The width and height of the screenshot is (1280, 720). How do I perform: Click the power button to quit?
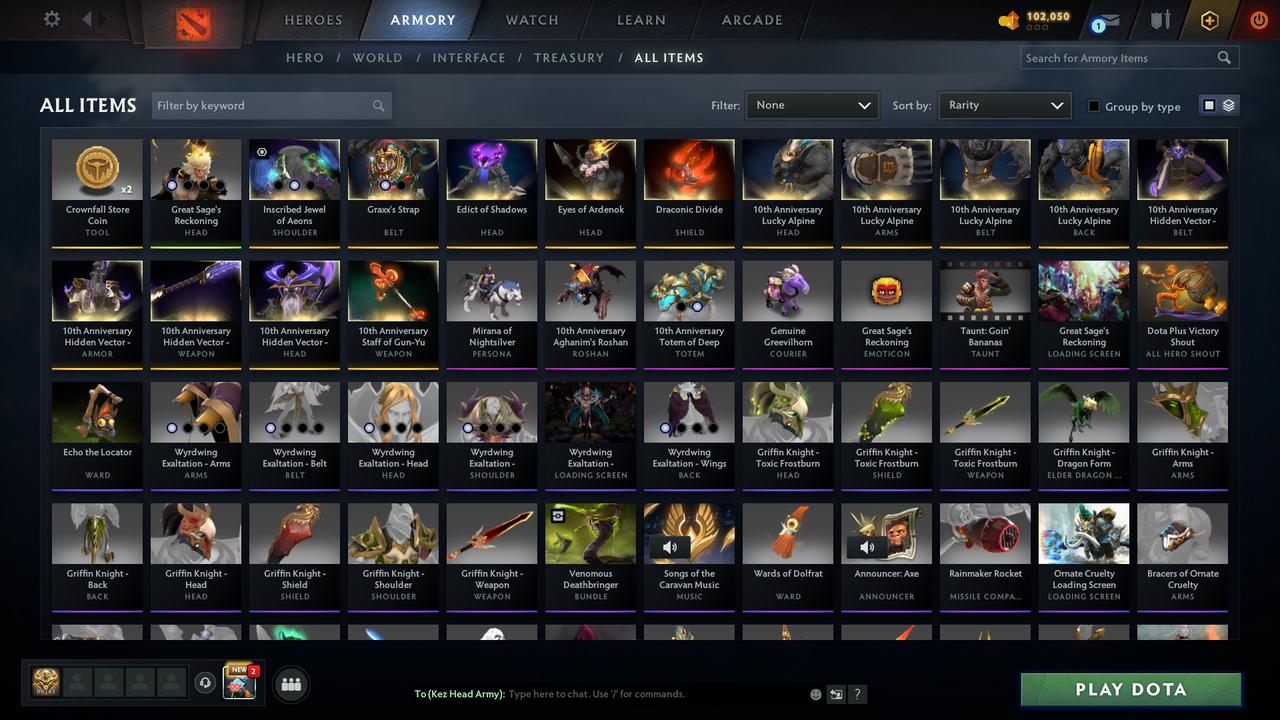click(x=1258, y=19)
